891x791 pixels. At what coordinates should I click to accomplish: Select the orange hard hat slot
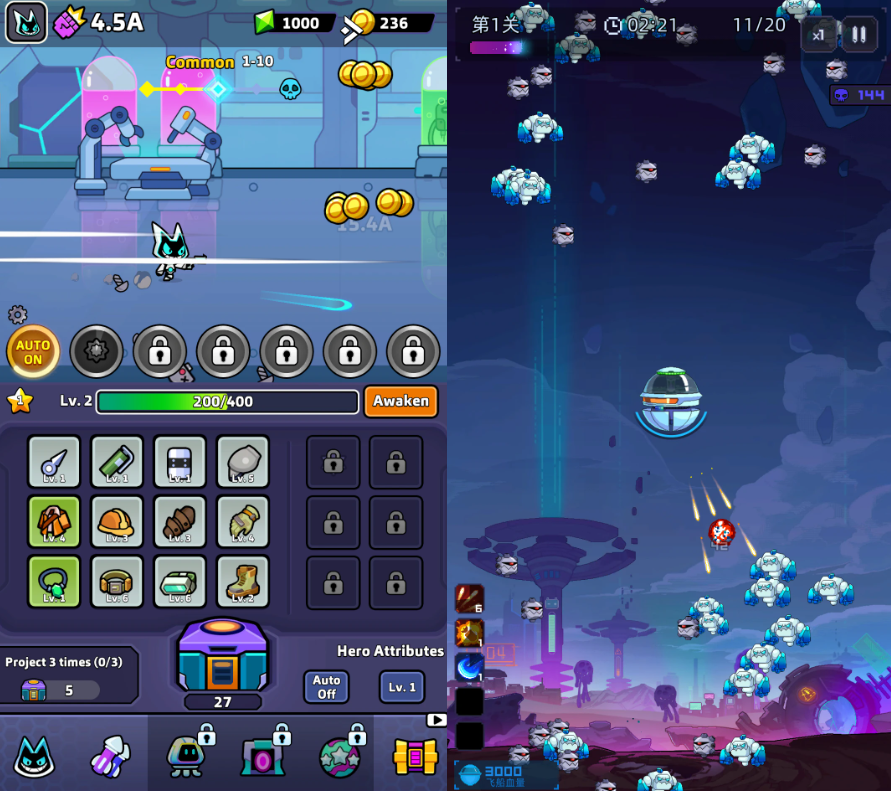coord(117,522)
